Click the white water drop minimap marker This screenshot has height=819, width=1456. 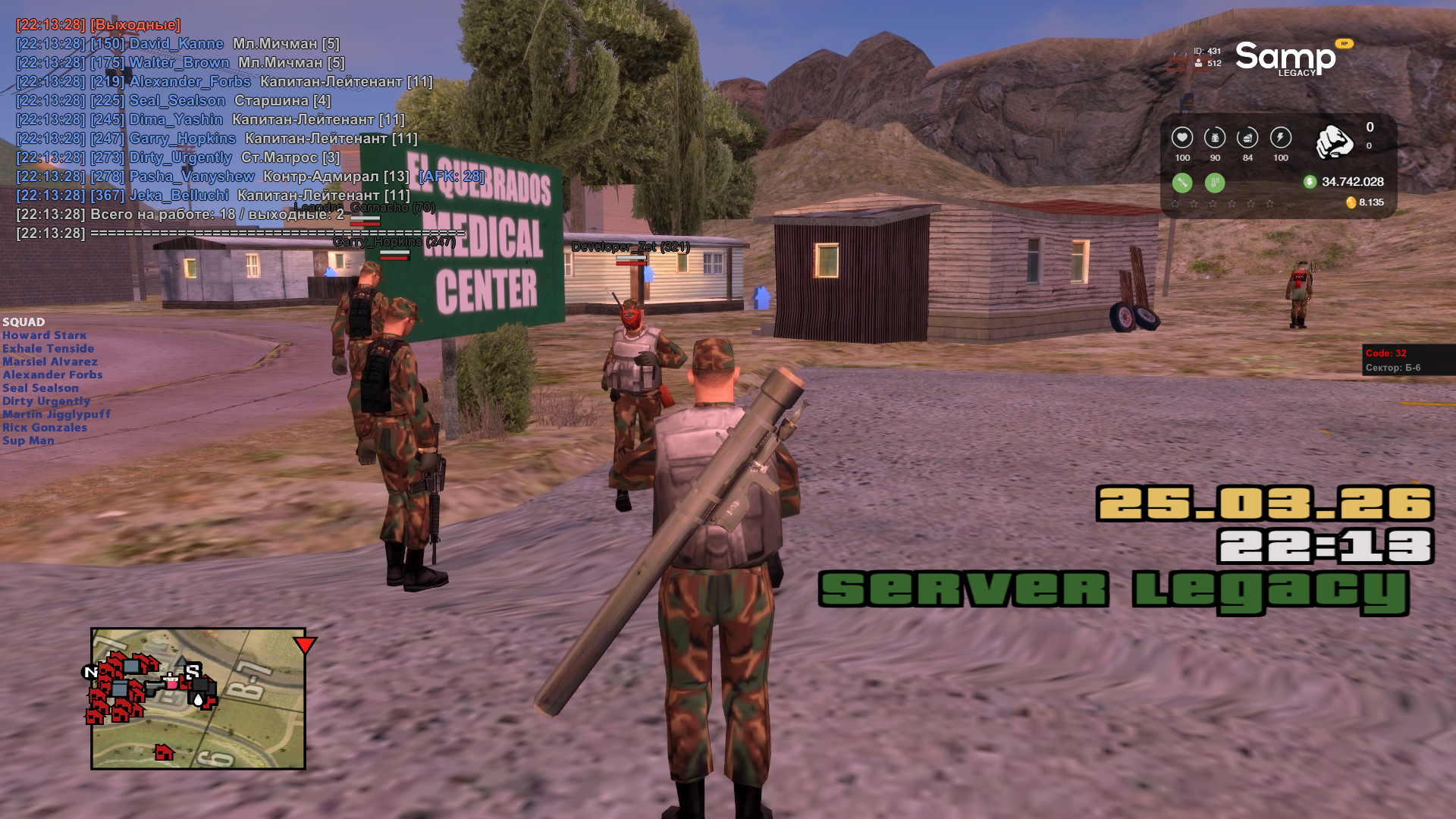(x=198, y=699)
